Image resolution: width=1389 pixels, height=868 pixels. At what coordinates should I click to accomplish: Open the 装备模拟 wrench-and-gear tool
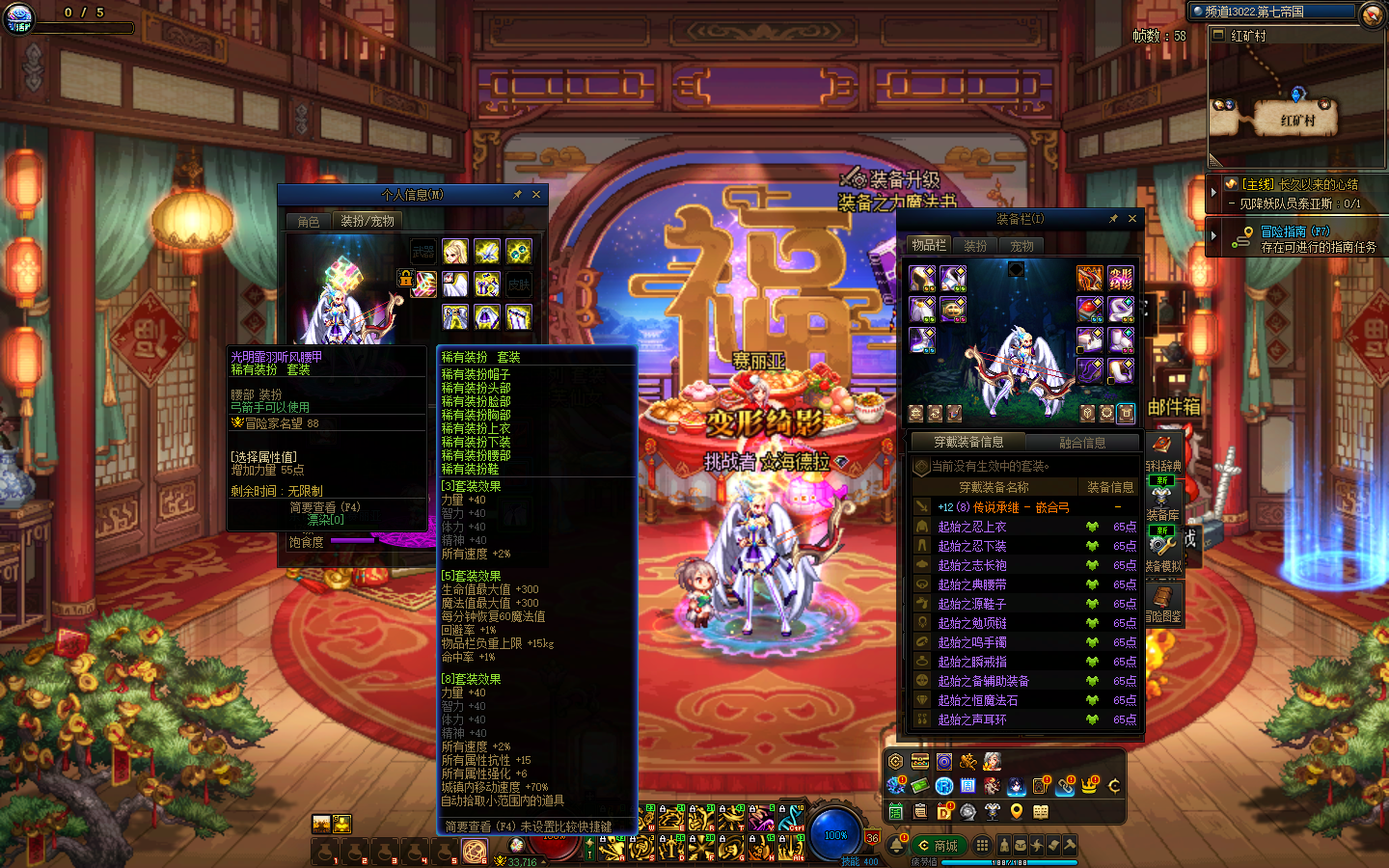[1162, 550]
